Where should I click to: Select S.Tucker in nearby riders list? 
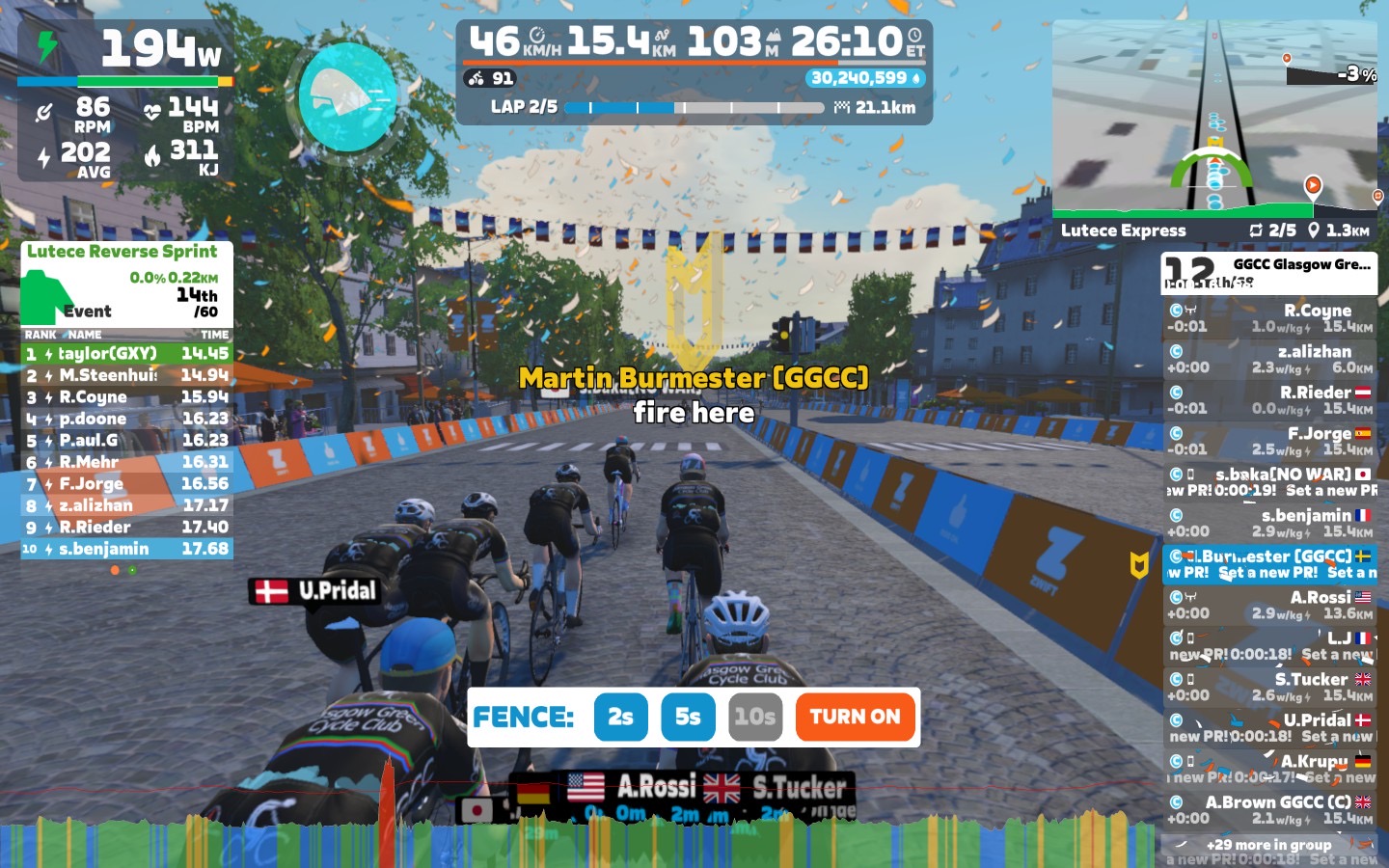click(1269, 687)
